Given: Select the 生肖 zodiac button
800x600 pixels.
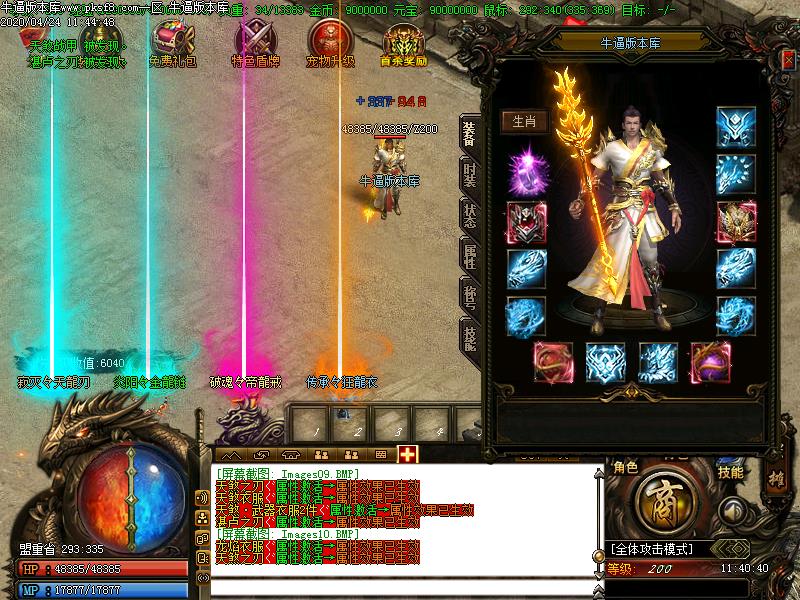Looking at the screenshot, I should coord(525,122).
